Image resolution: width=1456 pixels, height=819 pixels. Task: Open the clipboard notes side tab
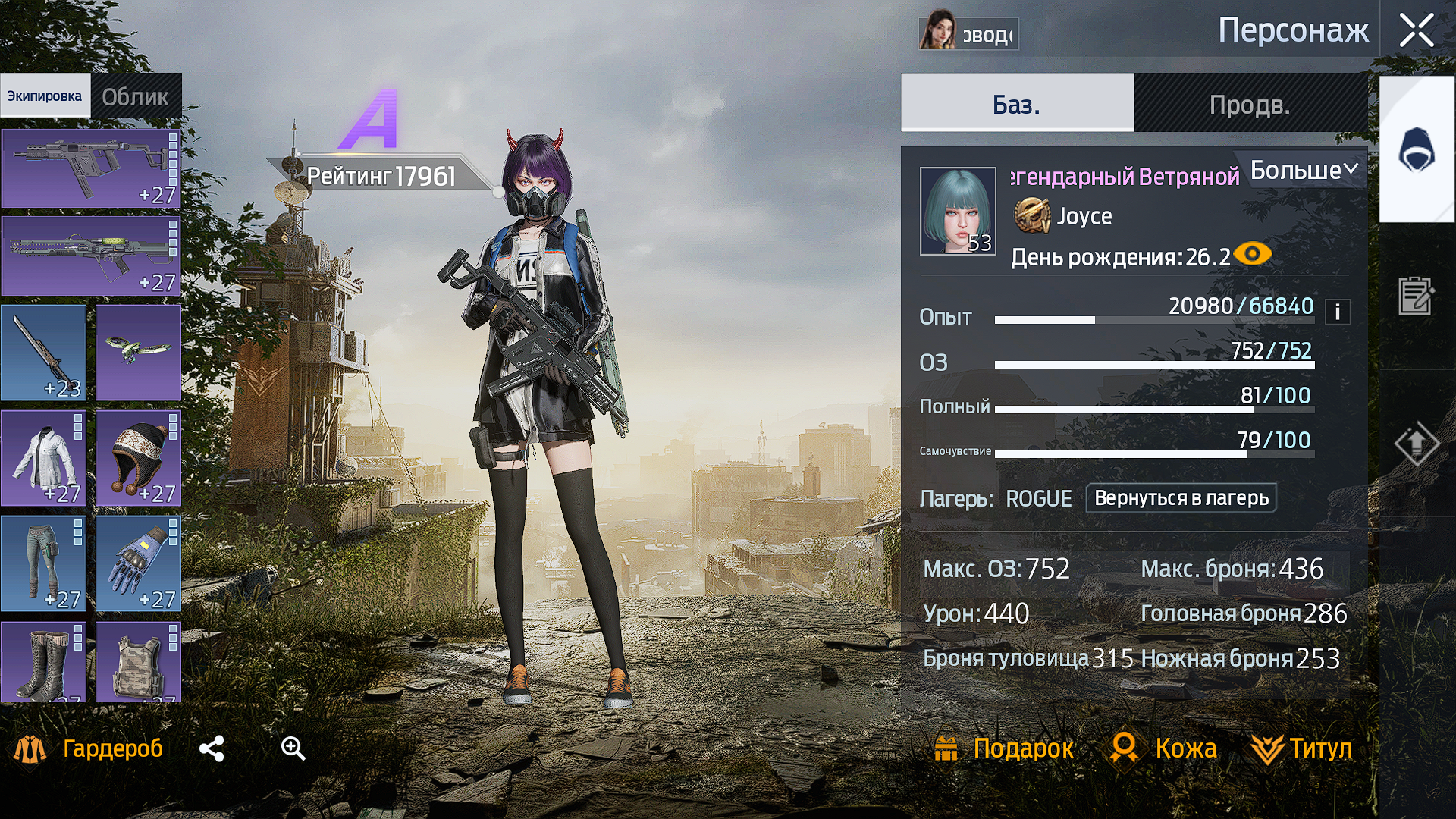(x=1416, y=295)
